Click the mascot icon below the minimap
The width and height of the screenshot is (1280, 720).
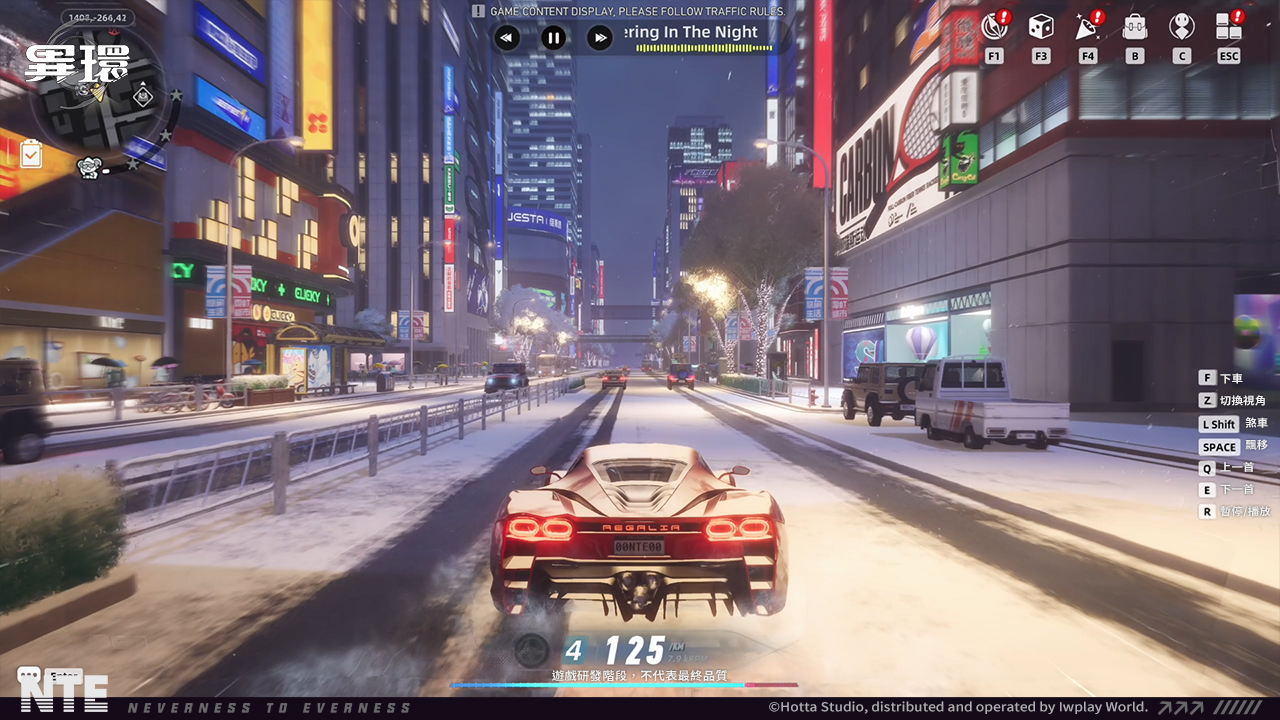tap(90, 167)
